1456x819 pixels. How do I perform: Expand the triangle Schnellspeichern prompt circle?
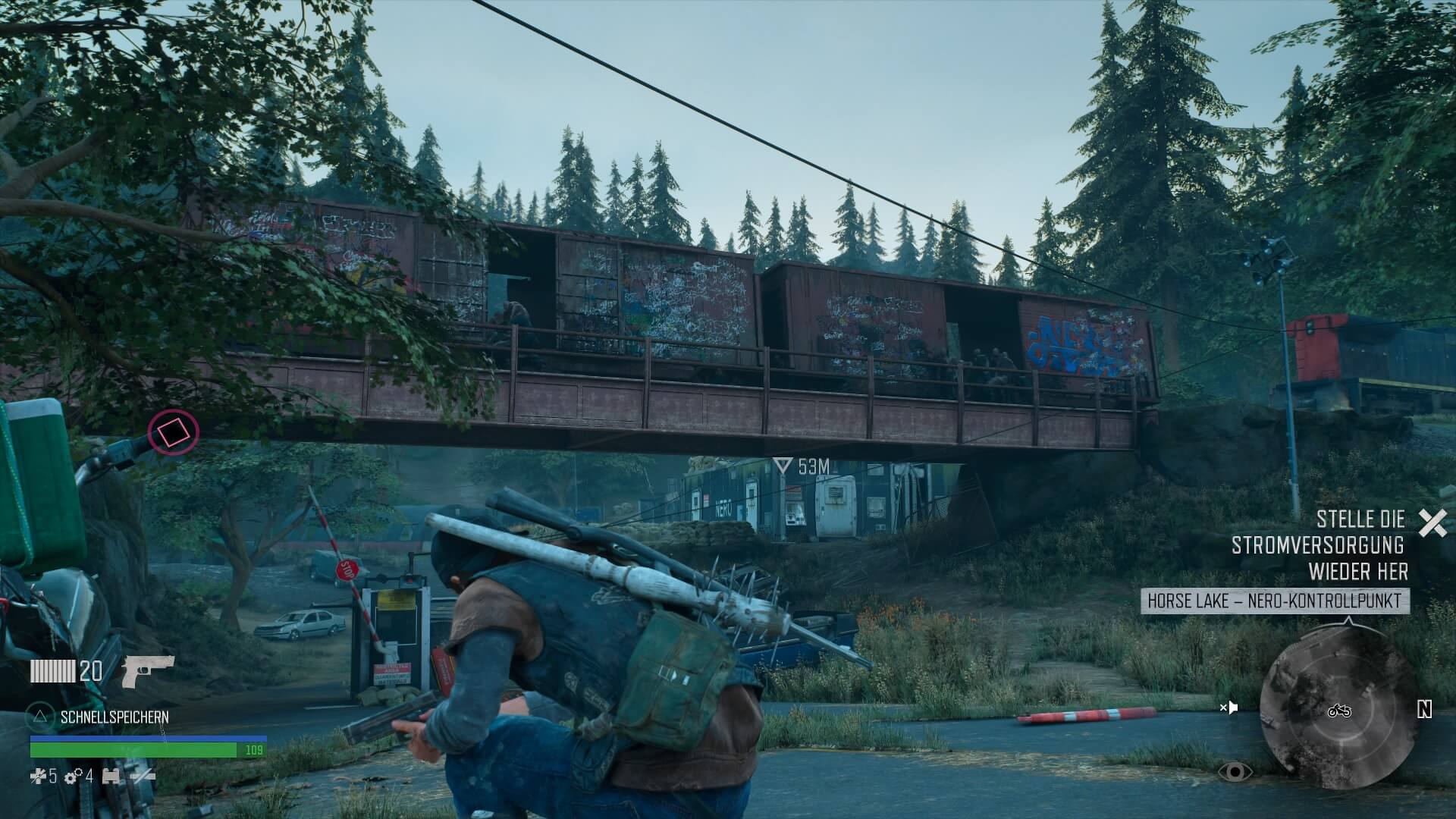tap(40, 717)
